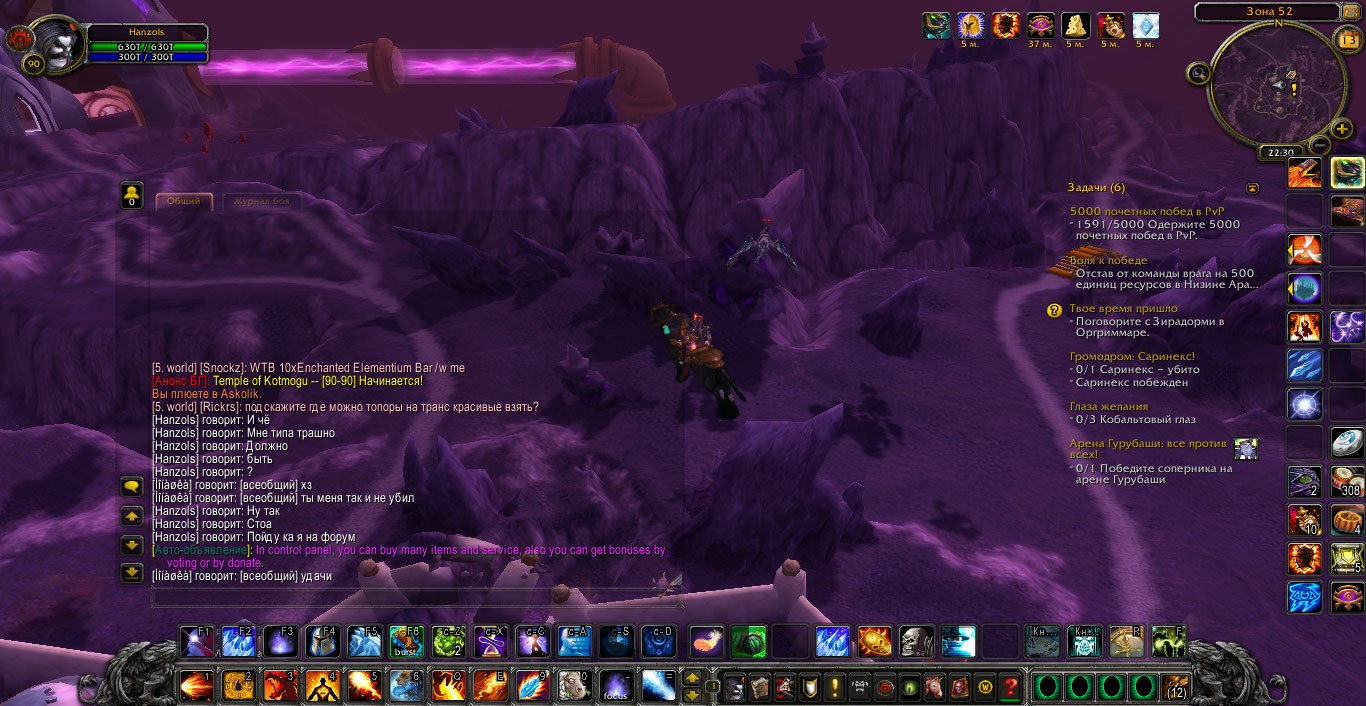Zoom out the minimap with minus button
This screenshot has height=706, width=1366.
(x=1318, y=144)
